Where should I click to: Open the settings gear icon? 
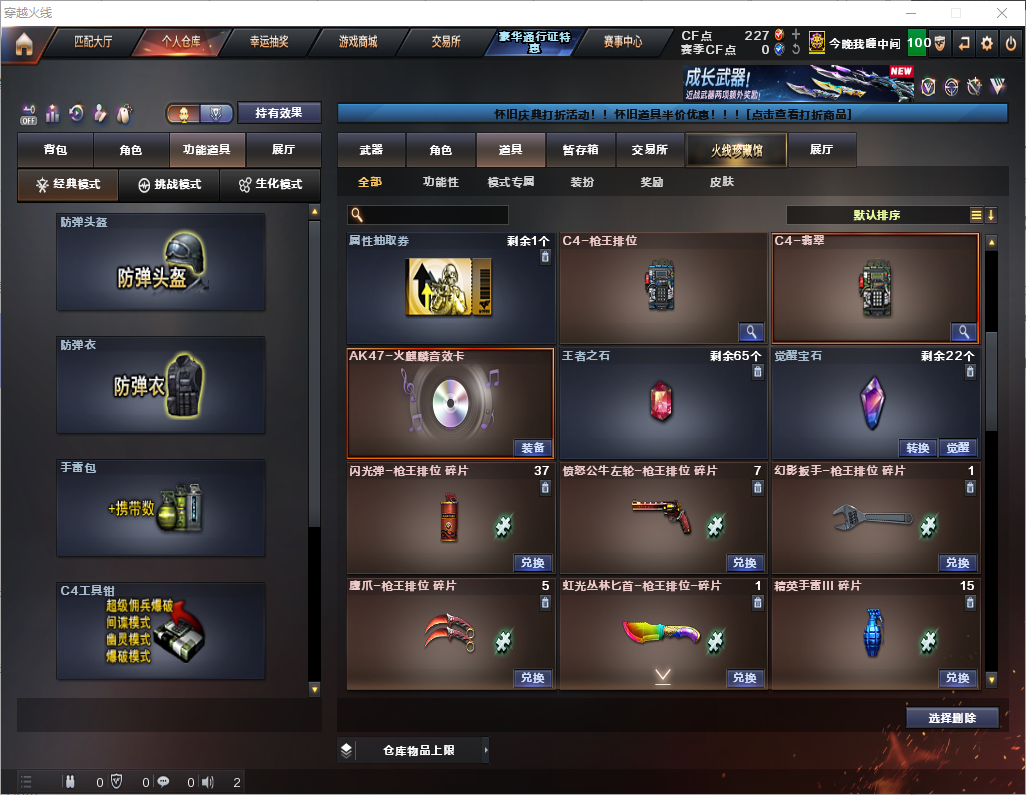pos(987,43)
